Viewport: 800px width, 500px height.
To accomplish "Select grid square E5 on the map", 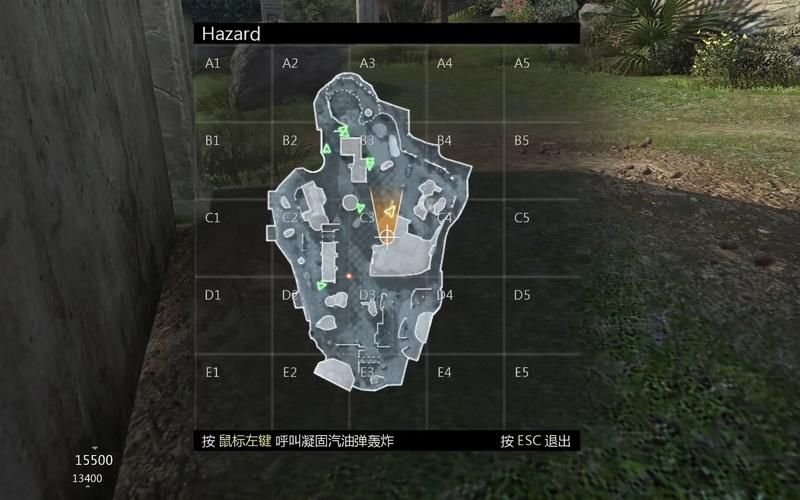I will coord(542,393).
